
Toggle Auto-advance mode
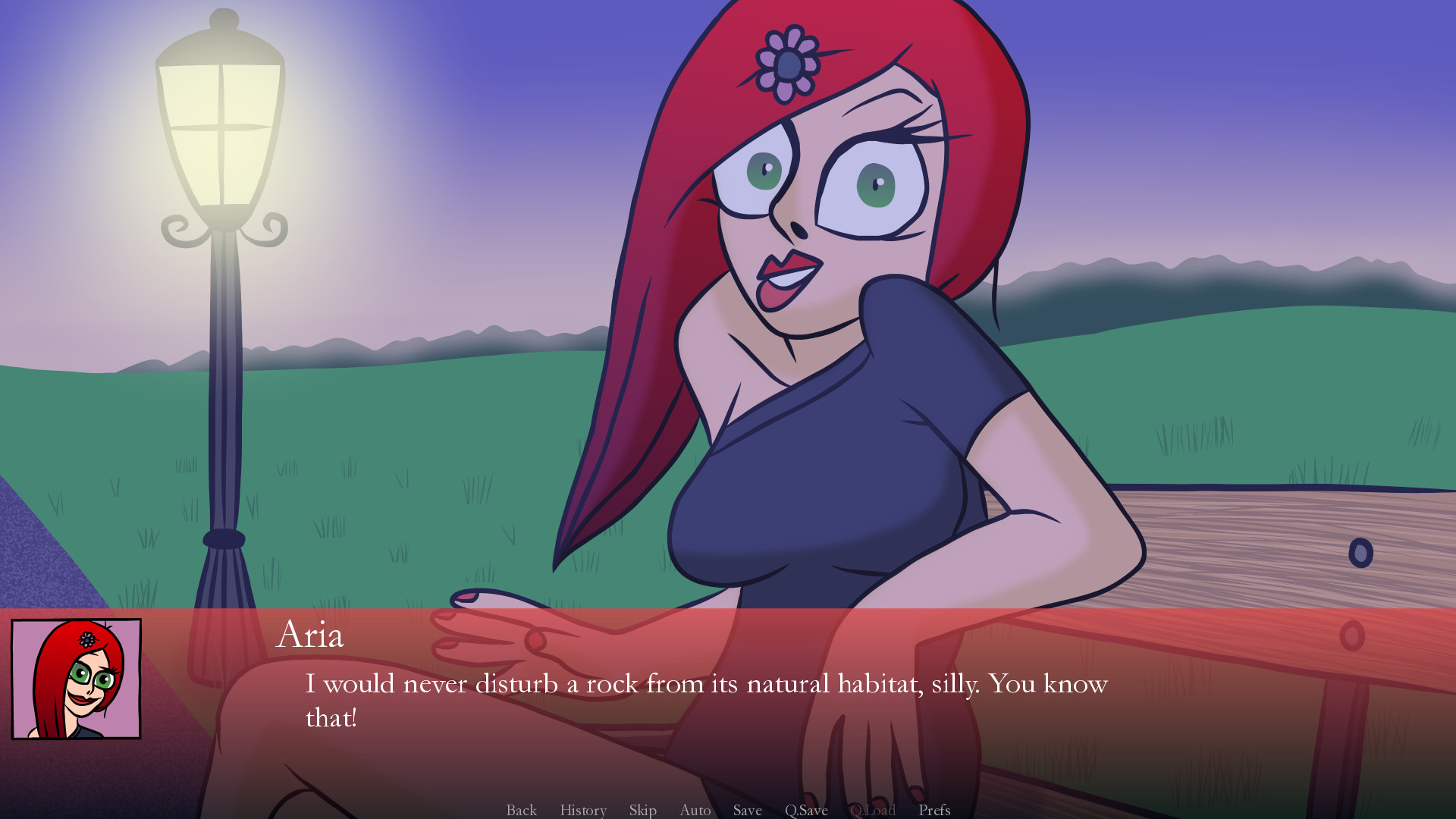click(x=695, y=810)
